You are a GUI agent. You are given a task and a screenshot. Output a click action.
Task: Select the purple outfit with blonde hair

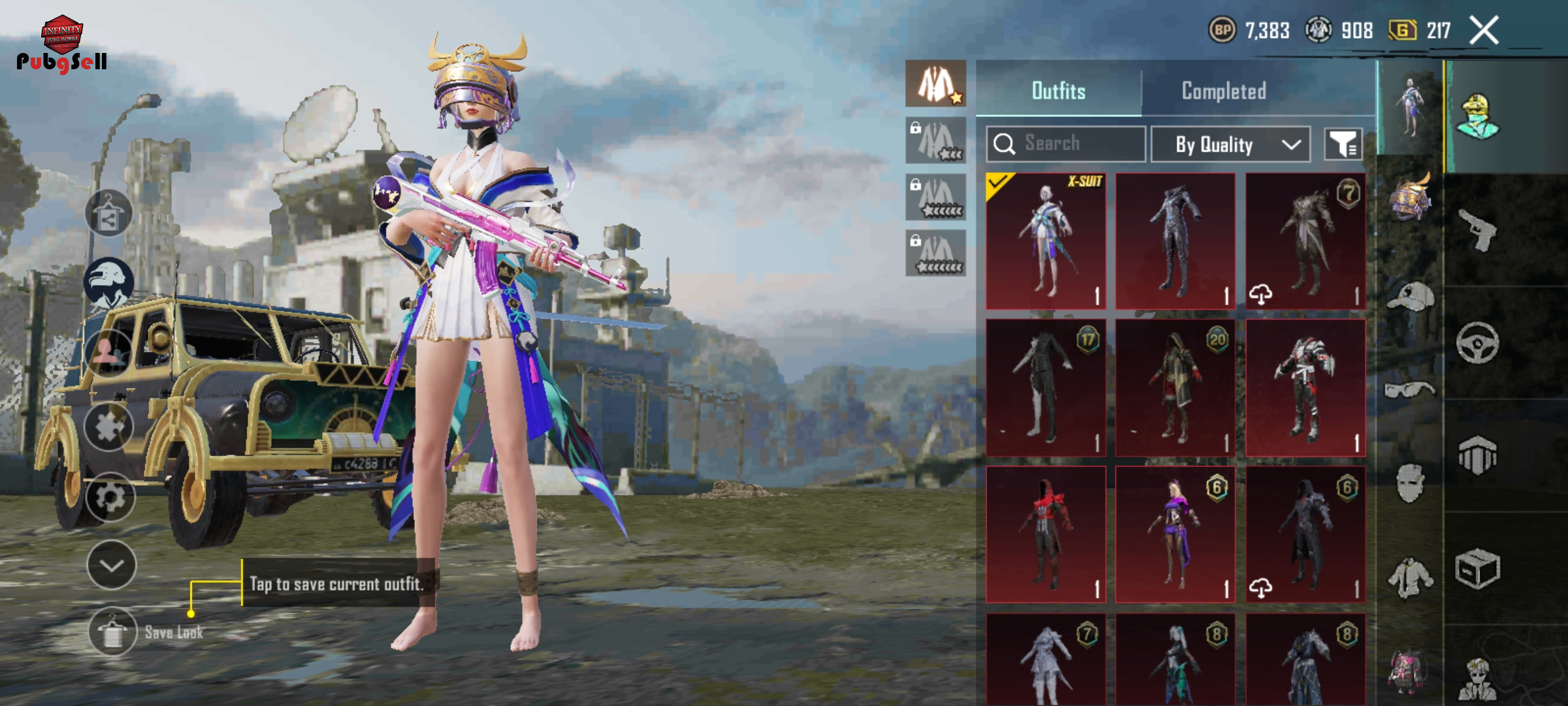[1175, 534]
